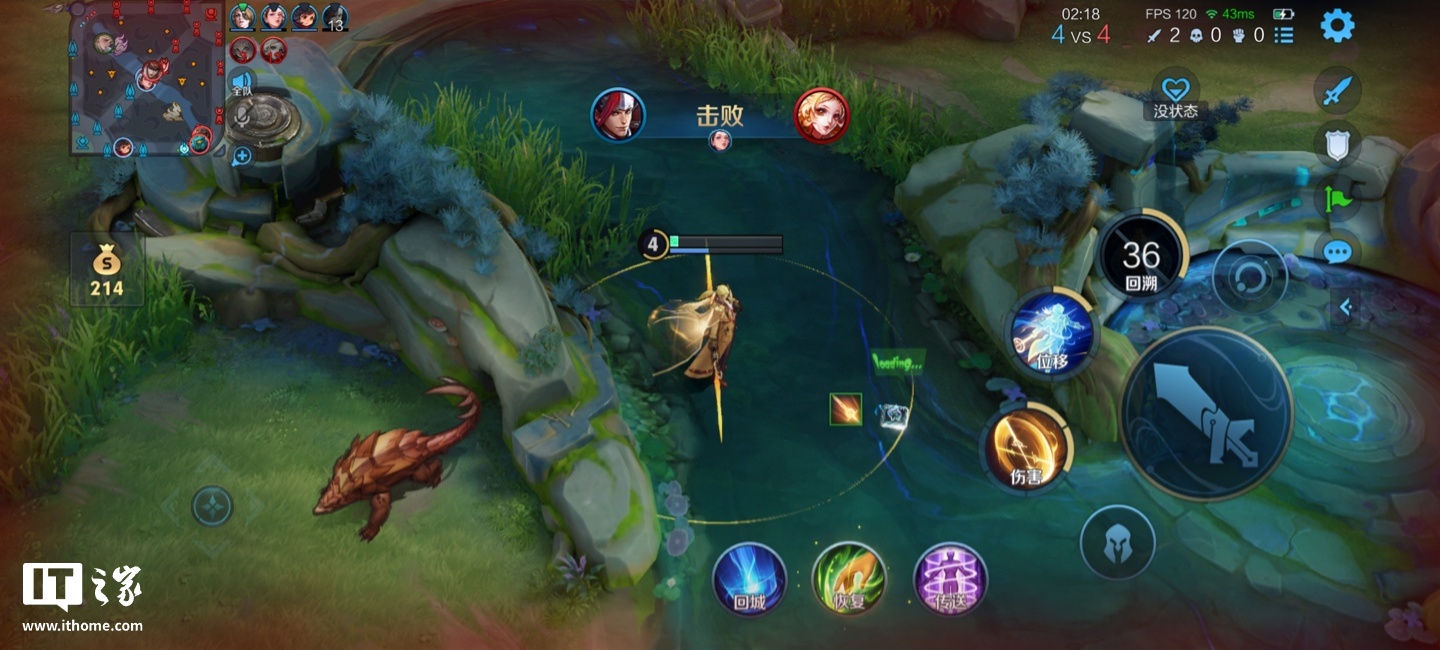Activate the 回城 recall button
This screenshot has width=1440, height=650.
[749, 579]
